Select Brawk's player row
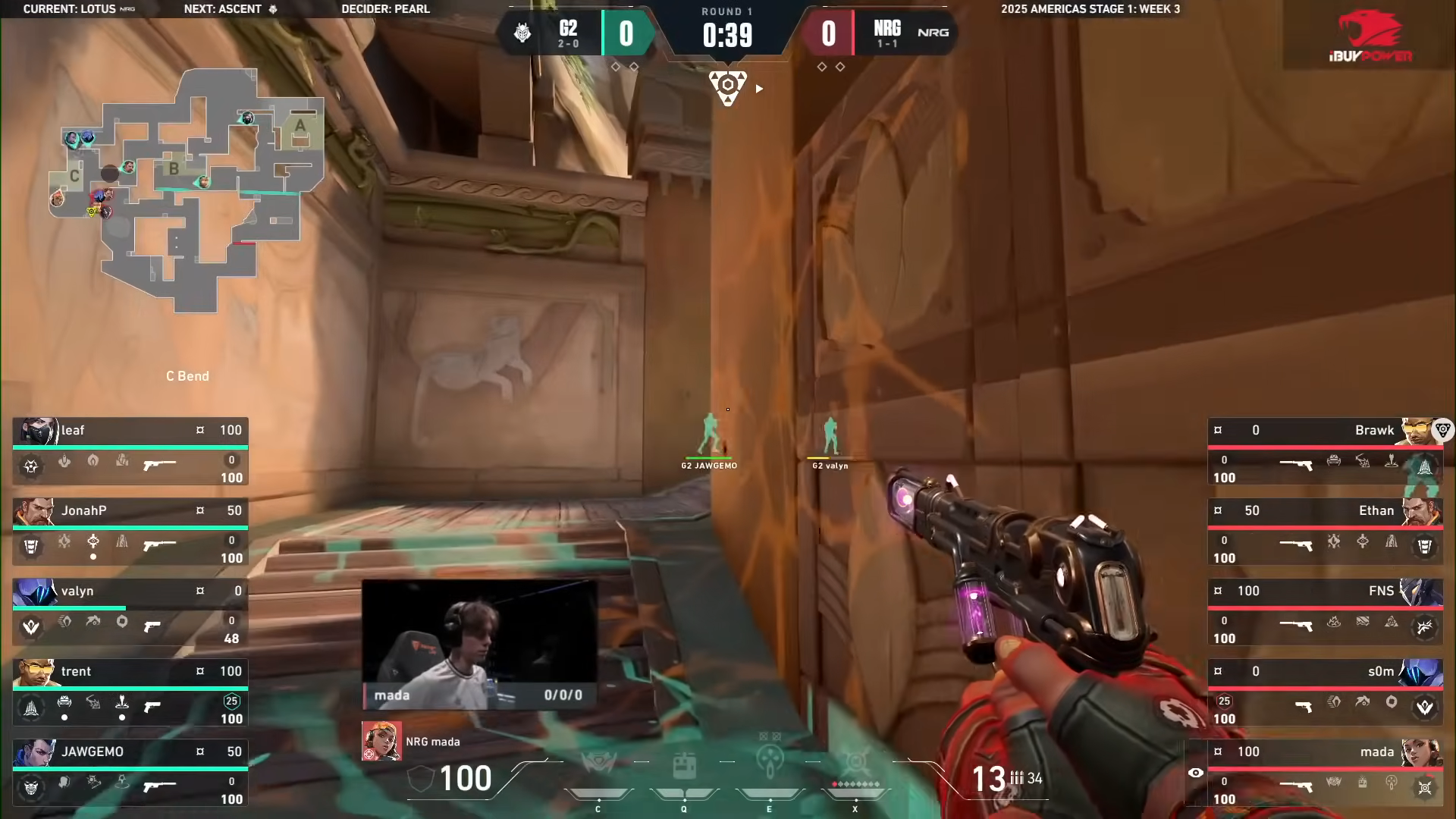1456x819 pixels. pyautogui.click(x=1325, y=452)
